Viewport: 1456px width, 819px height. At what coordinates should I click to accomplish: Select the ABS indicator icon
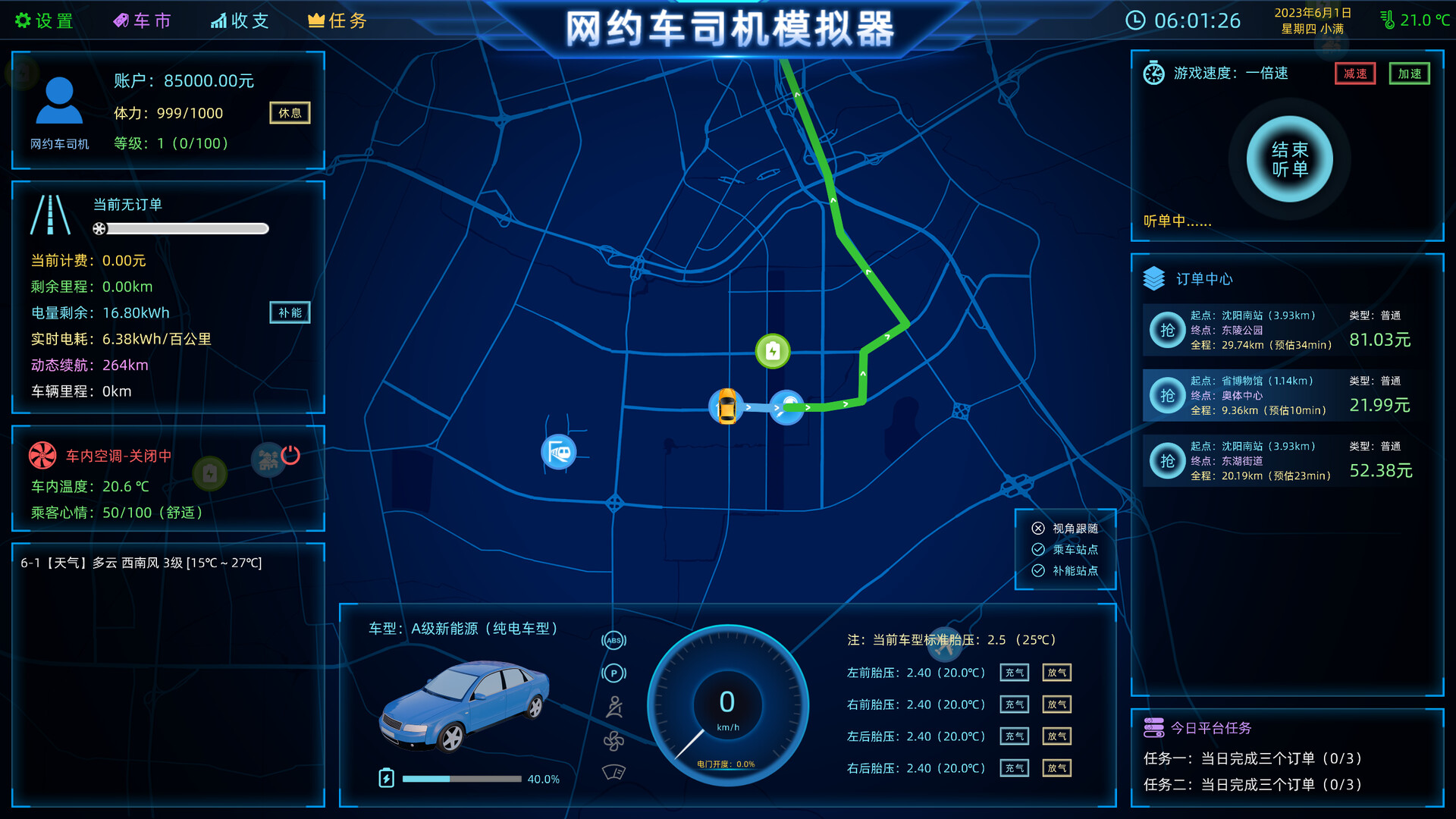613,641
